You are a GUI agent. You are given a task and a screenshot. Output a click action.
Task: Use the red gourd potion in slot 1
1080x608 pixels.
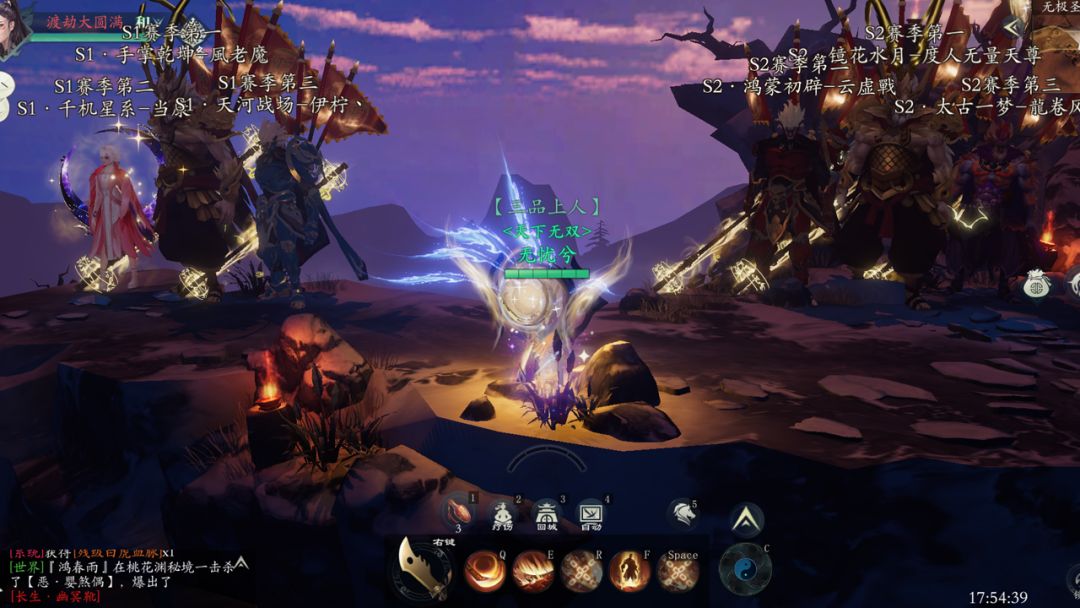coord(459,511)
